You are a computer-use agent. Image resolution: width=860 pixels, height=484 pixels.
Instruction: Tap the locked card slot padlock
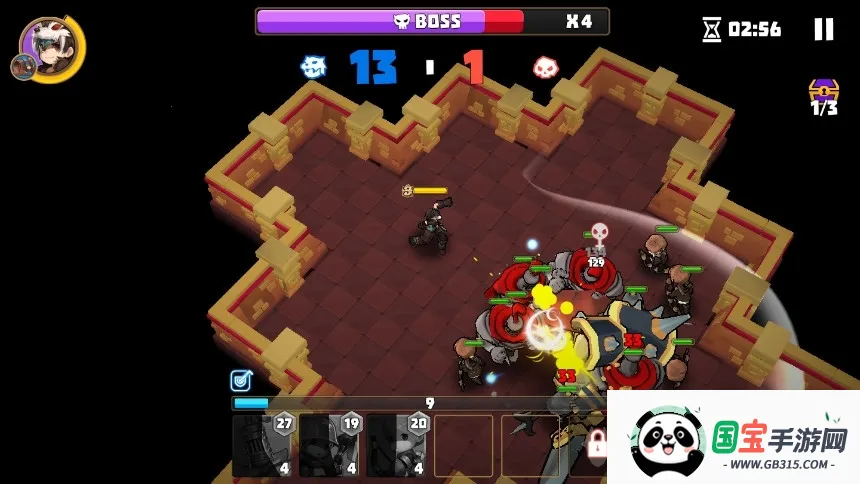click(x=597, y=442)
